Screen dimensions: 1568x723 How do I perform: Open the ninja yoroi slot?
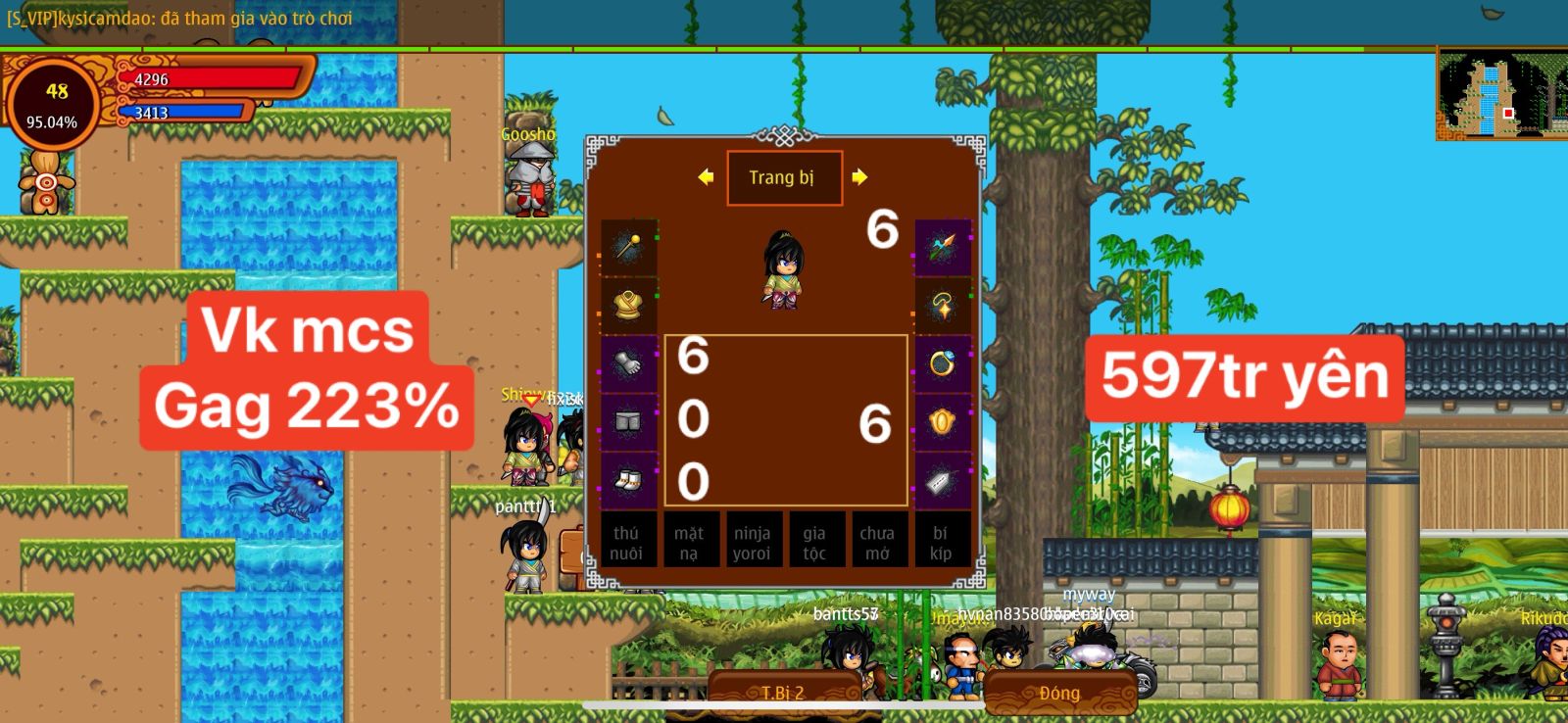click(x=752, y=542)
